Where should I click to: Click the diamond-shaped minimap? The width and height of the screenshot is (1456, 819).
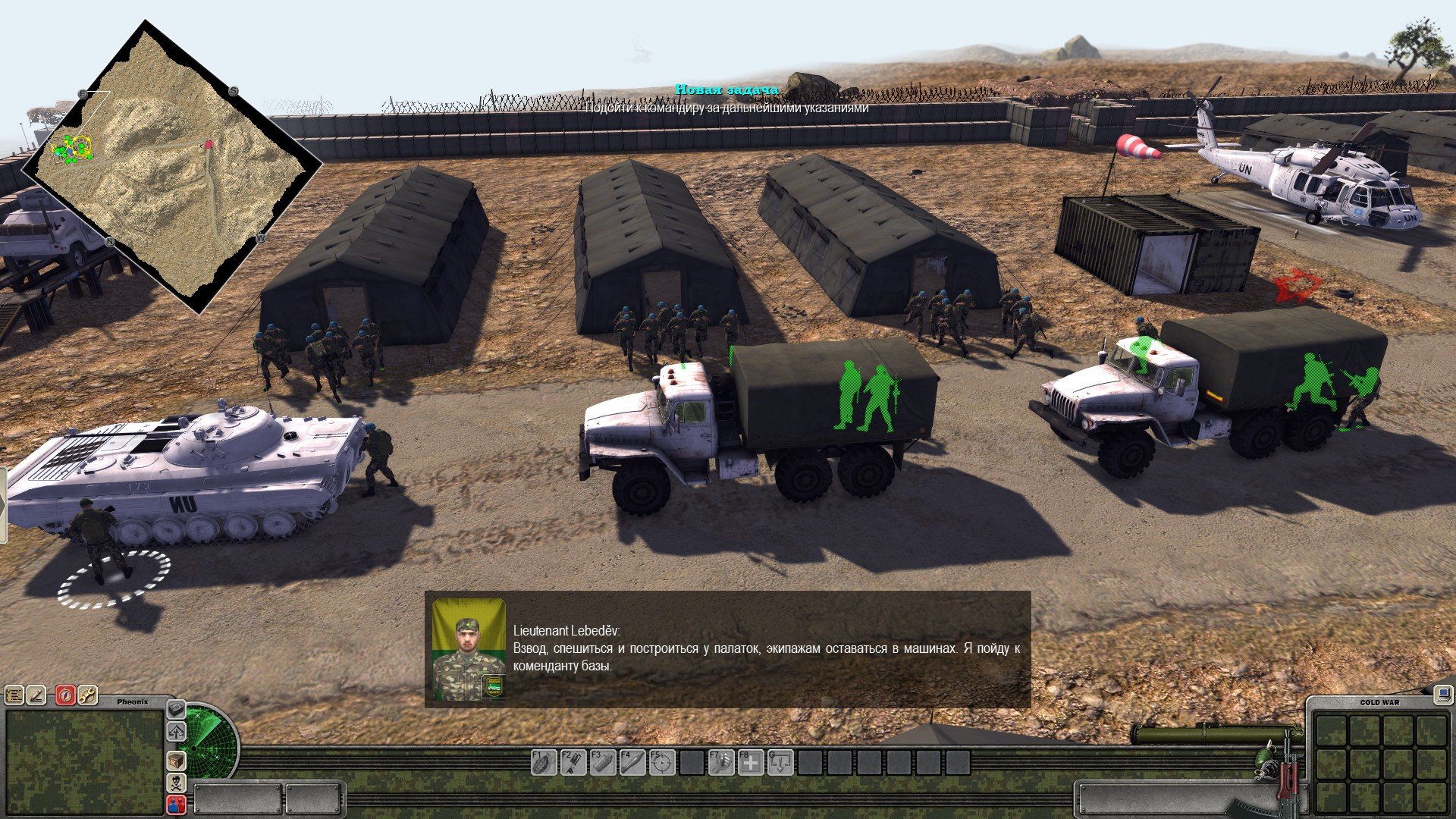click(x=171, y=167)
